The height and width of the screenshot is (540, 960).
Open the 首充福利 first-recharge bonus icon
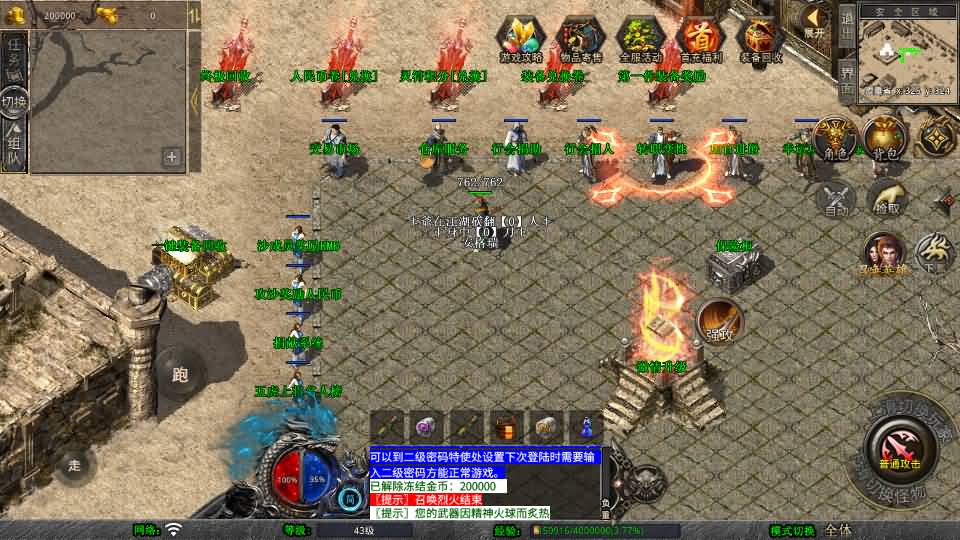701,39
